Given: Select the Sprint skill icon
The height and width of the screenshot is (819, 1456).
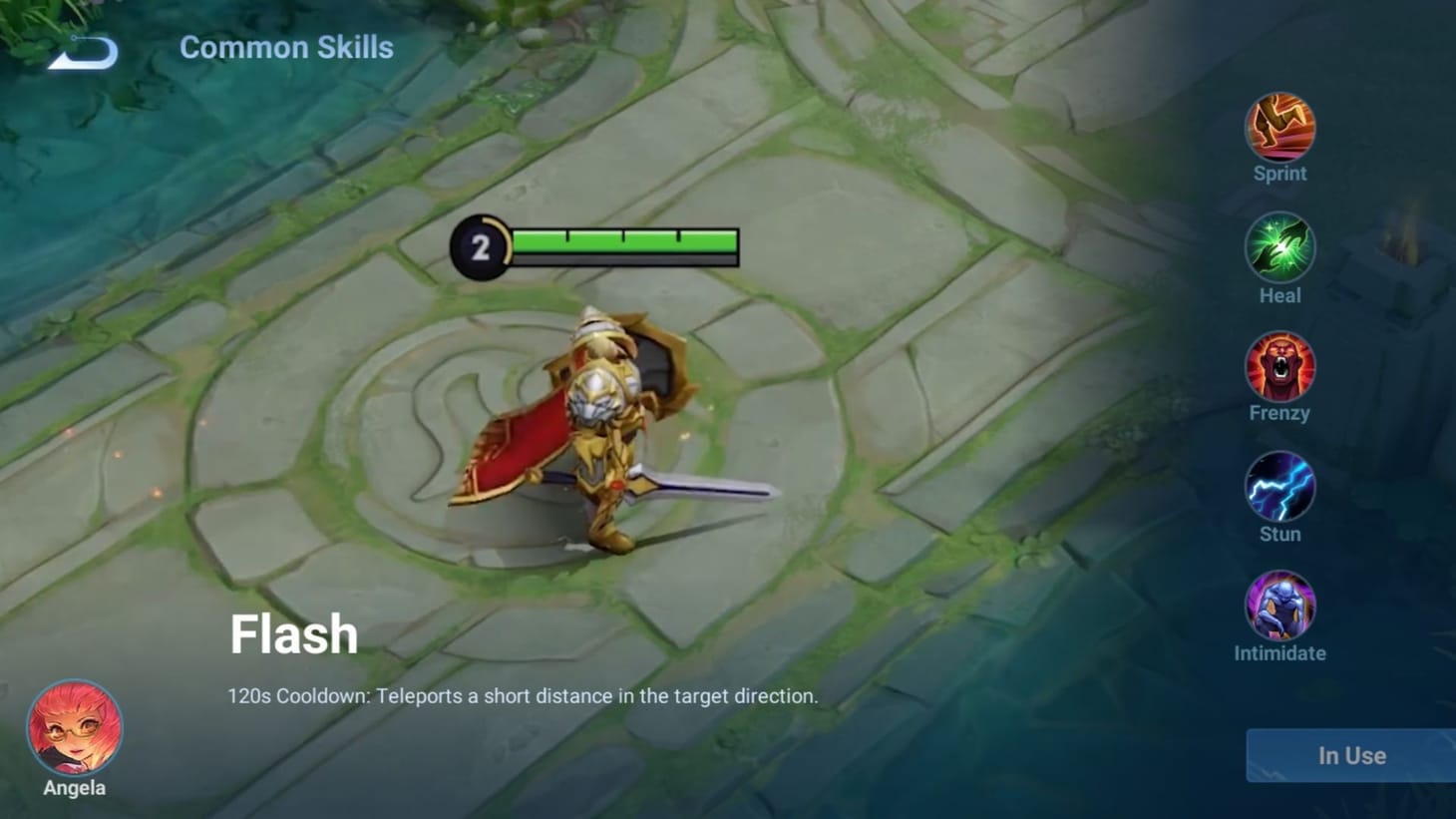Looking at the screenshot, I should click(1279, 128).
